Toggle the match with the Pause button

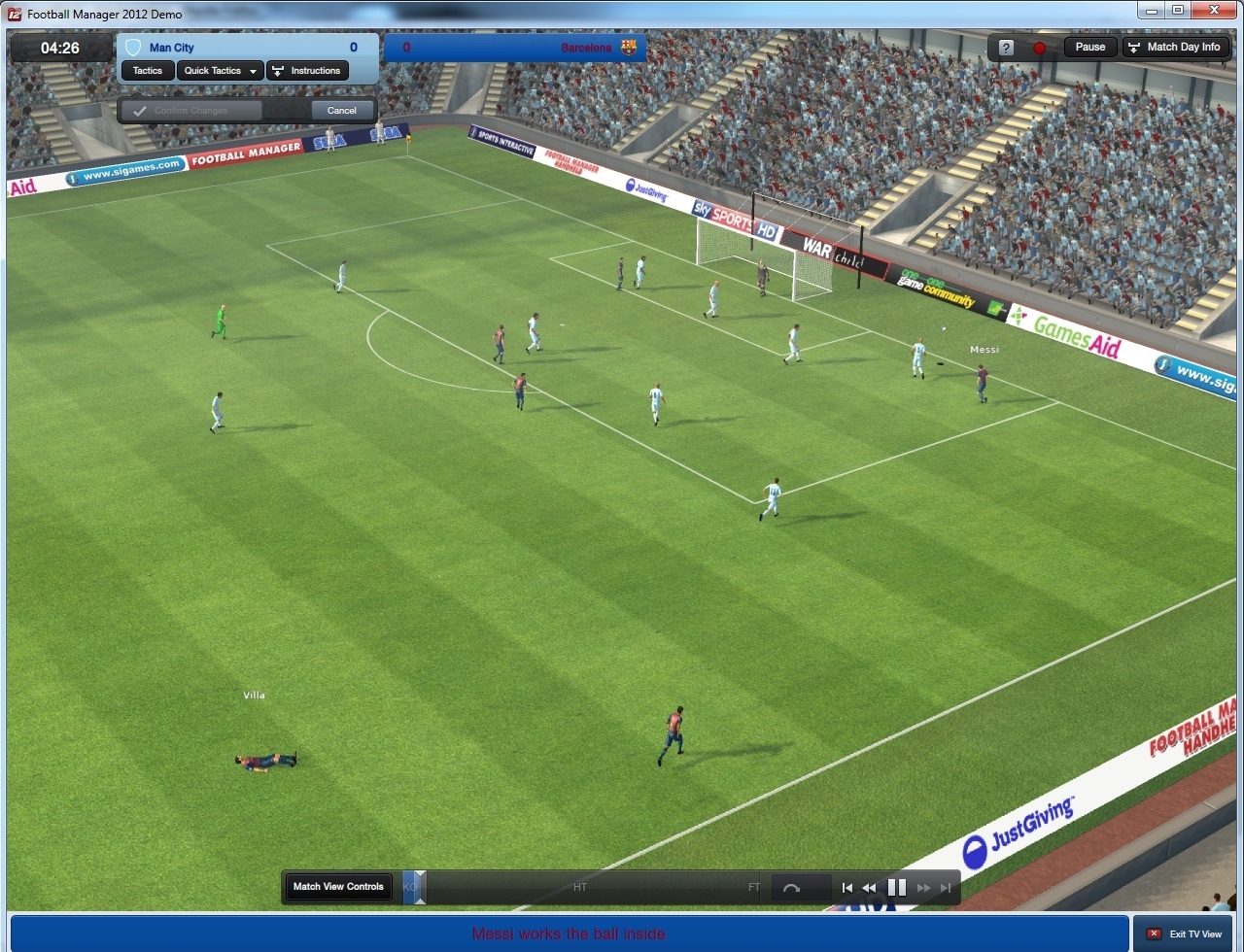1089,46
